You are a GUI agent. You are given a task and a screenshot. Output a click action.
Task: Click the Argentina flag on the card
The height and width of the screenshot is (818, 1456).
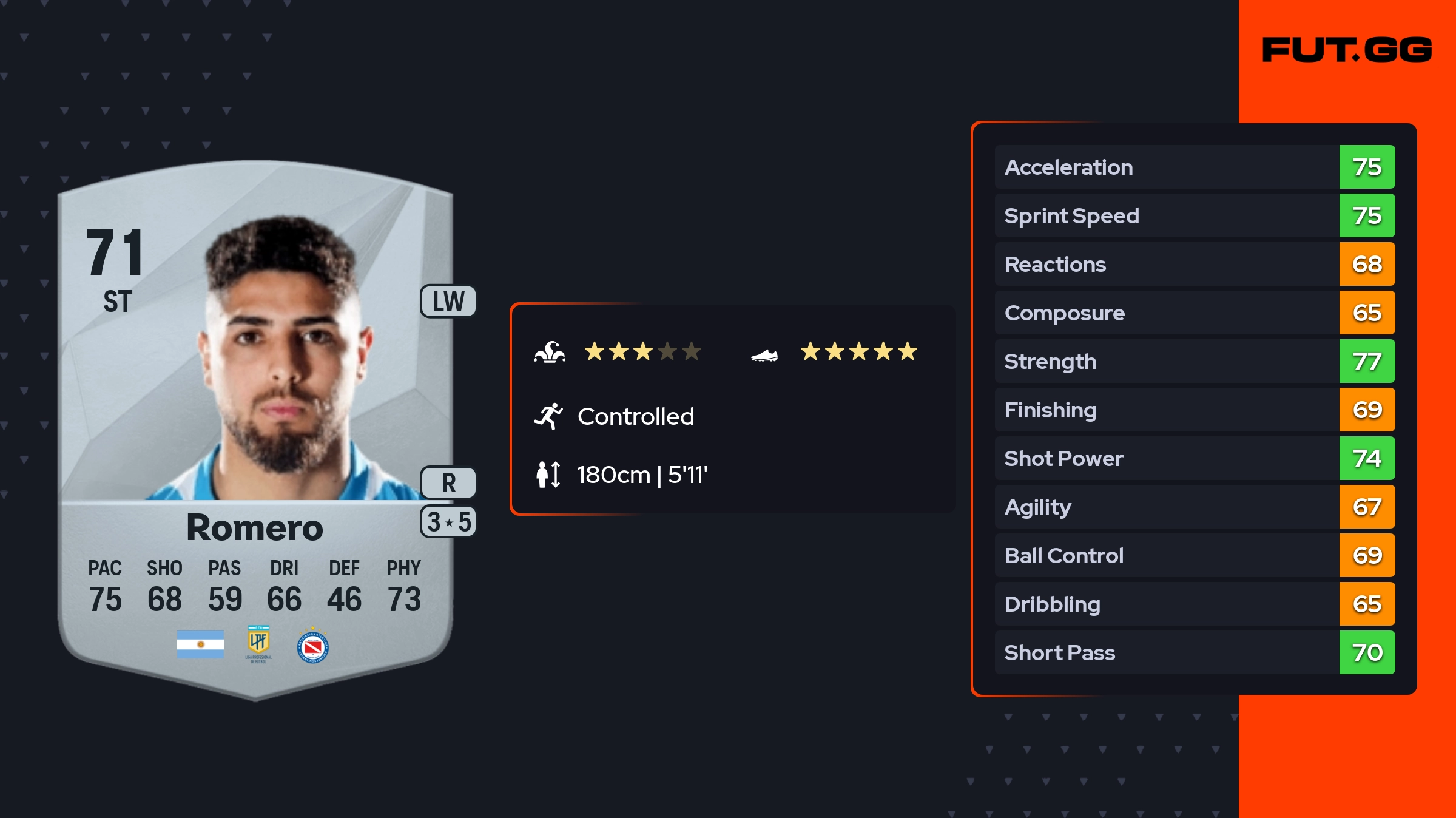(x=200, y=644)
